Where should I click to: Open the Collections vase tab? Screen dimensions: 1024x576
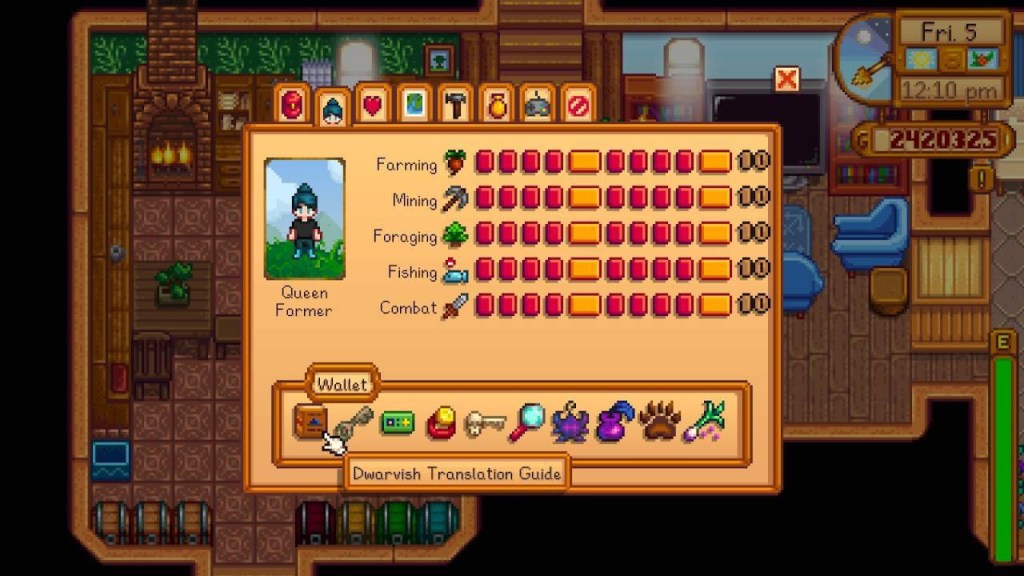pos(496,105)
